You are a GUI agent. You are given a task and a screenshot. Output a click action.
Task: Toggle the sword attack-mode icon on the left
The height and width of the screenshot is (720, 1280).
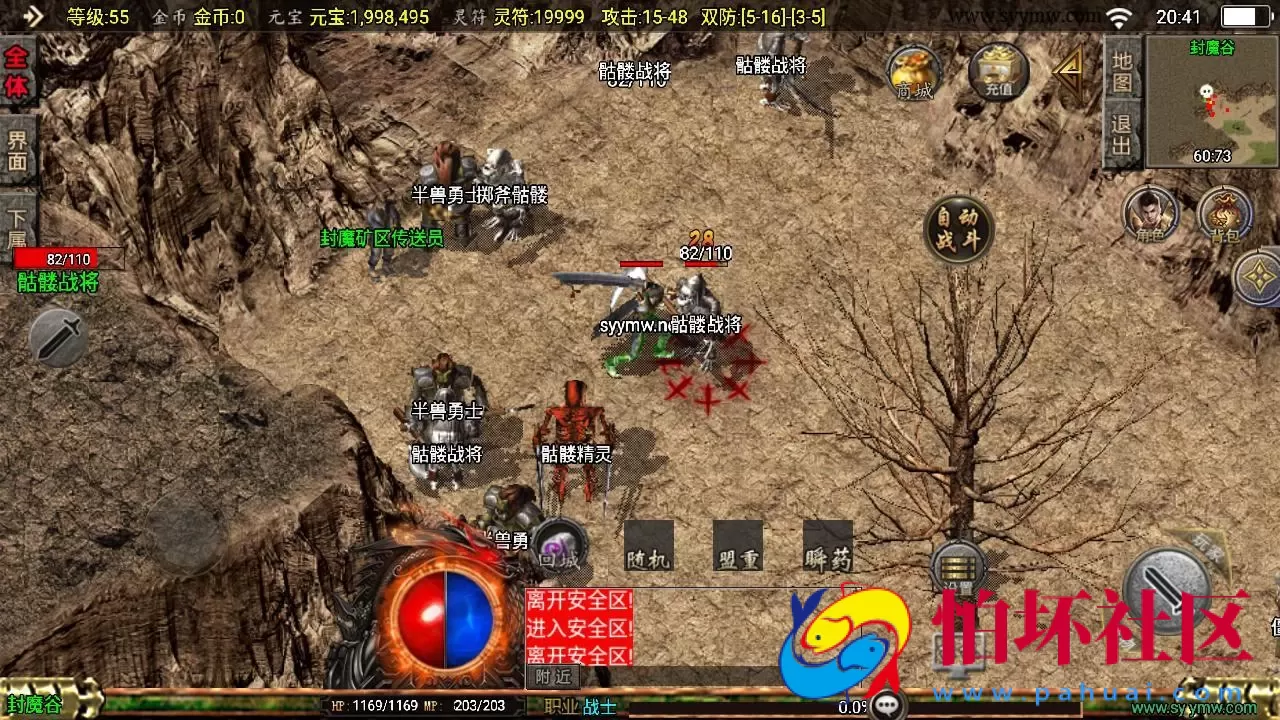pos(57,337)
